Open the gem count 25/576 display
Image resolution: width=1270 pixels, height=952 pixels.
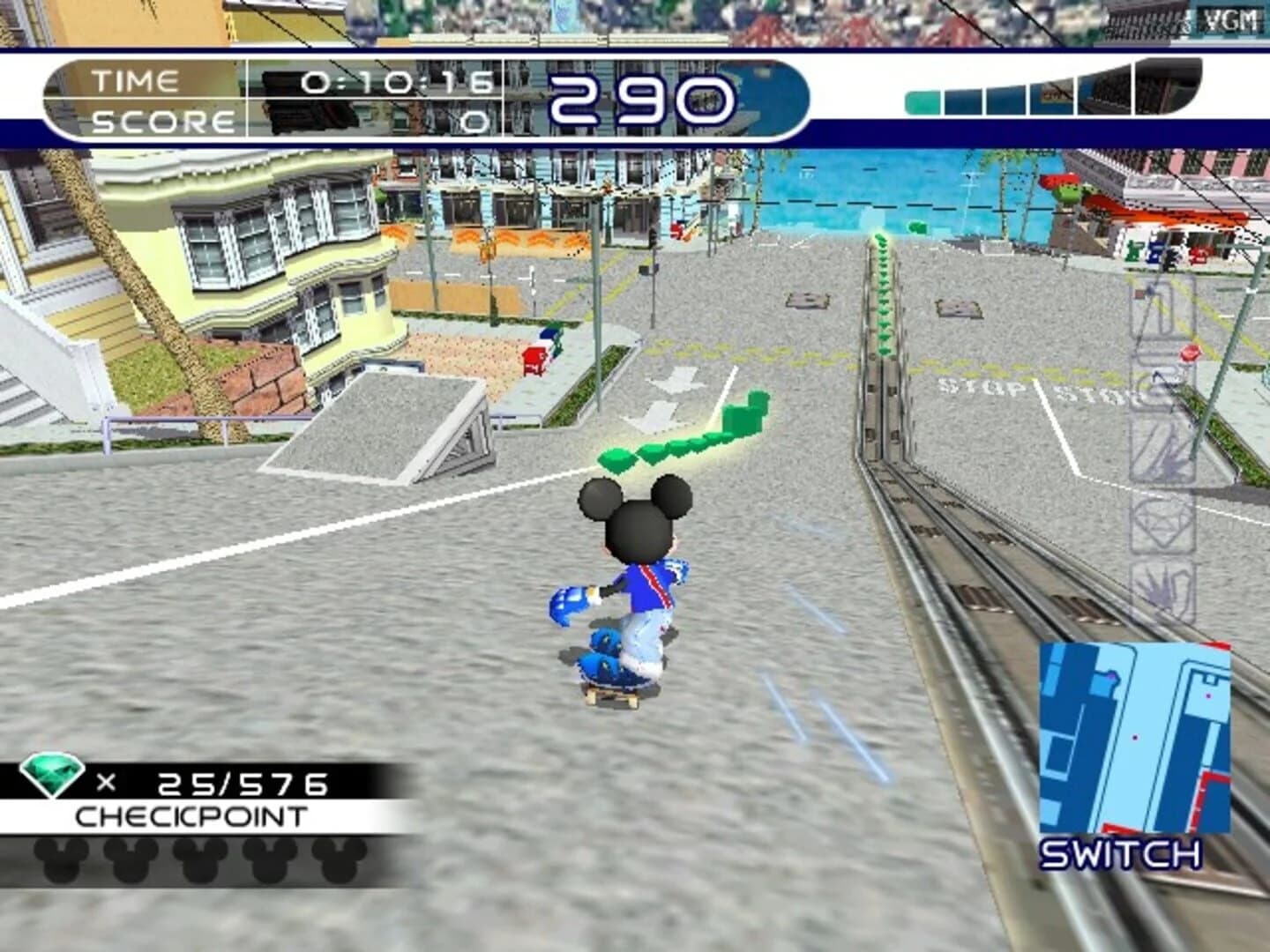click(x=243, y=783)
